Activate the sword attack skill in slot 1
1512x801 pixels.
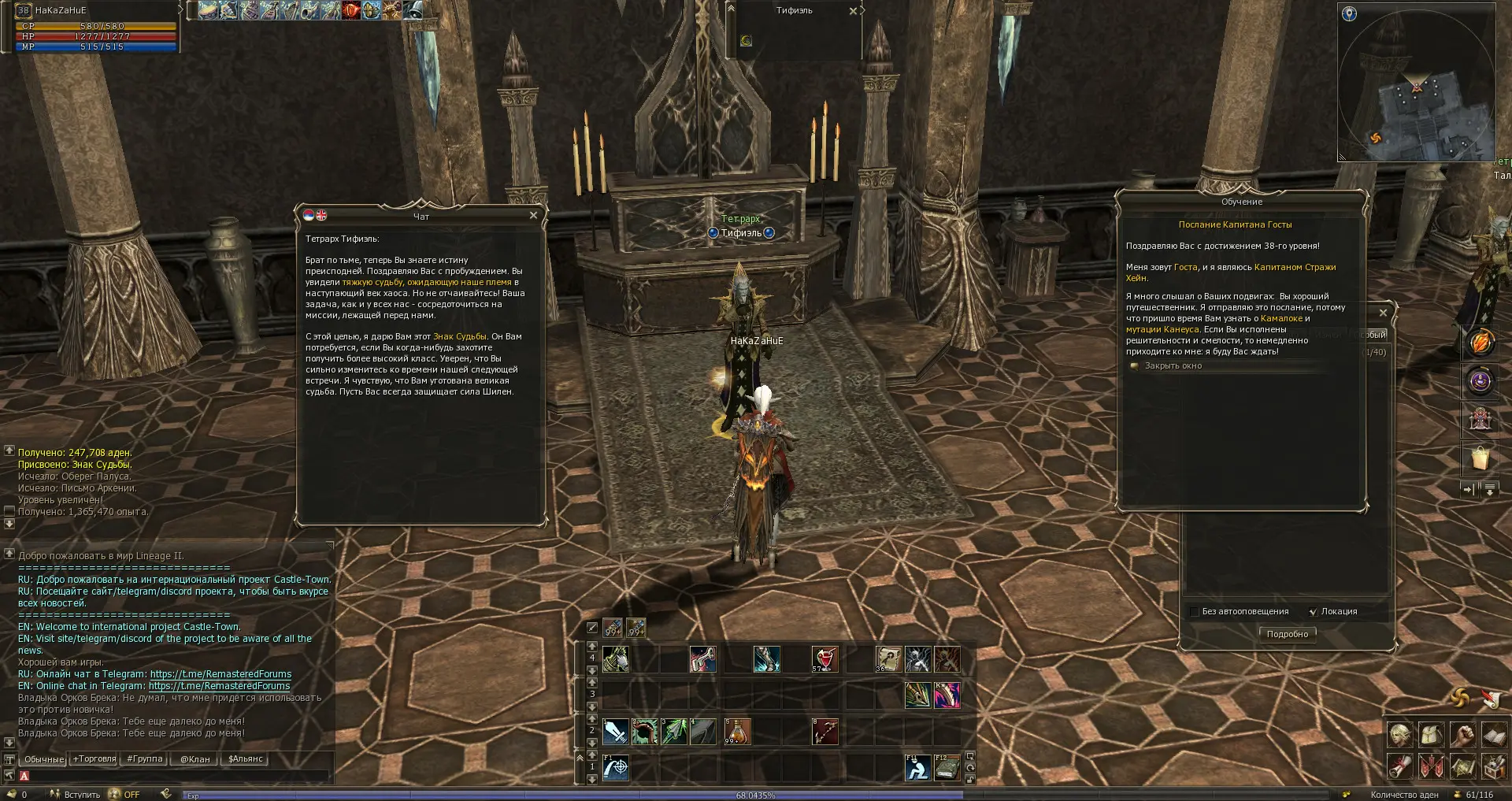pyautogui.click(x=616, y=732)
